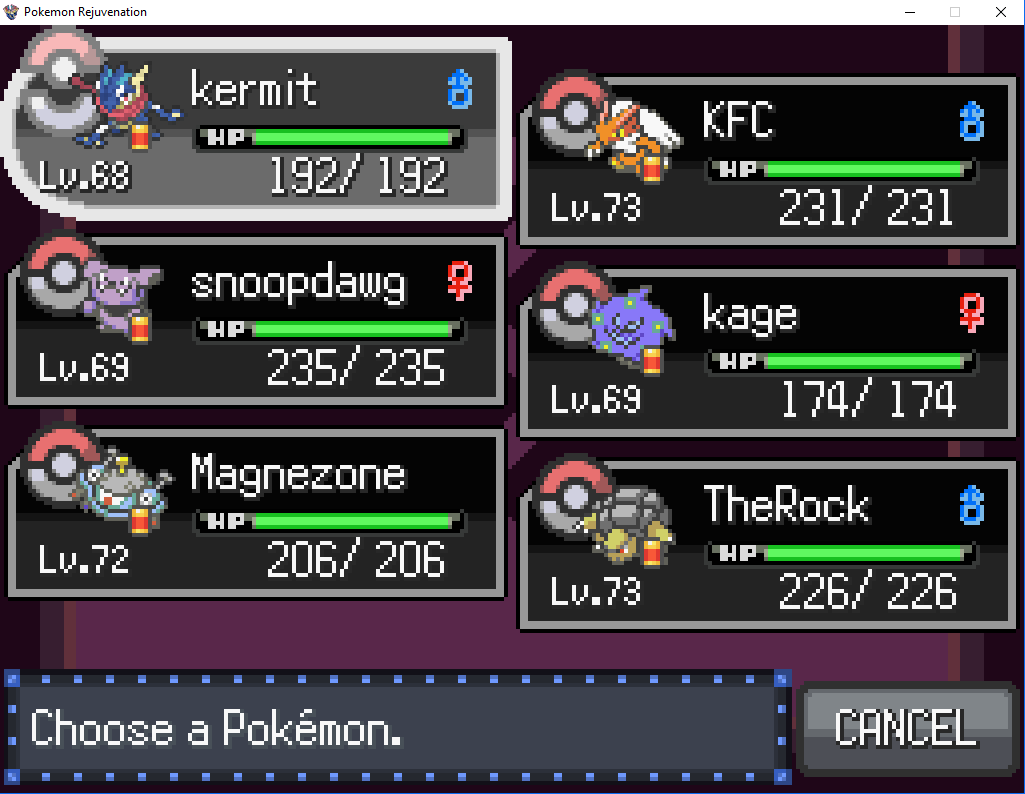
Task: Close the Pokemon Rejuvenation window
Action: click(x=1000, y=12)
